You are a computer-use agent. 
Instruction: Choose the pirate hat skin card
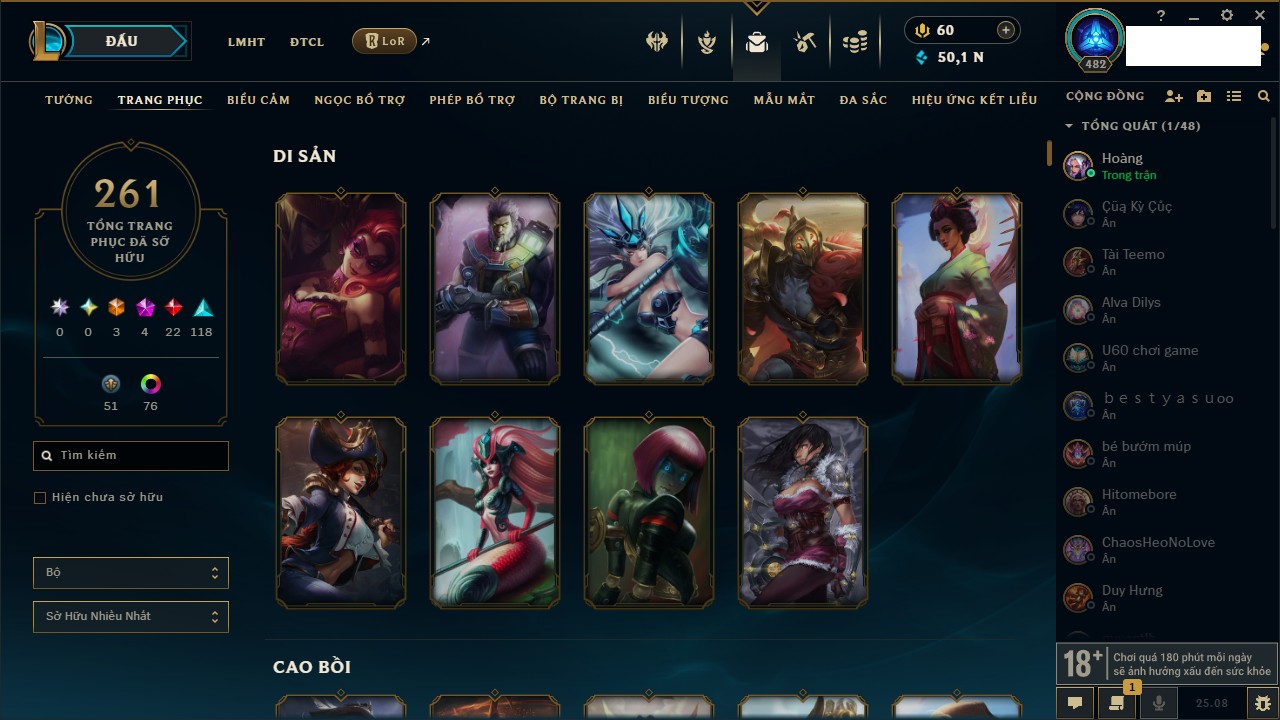click(341, 513)
